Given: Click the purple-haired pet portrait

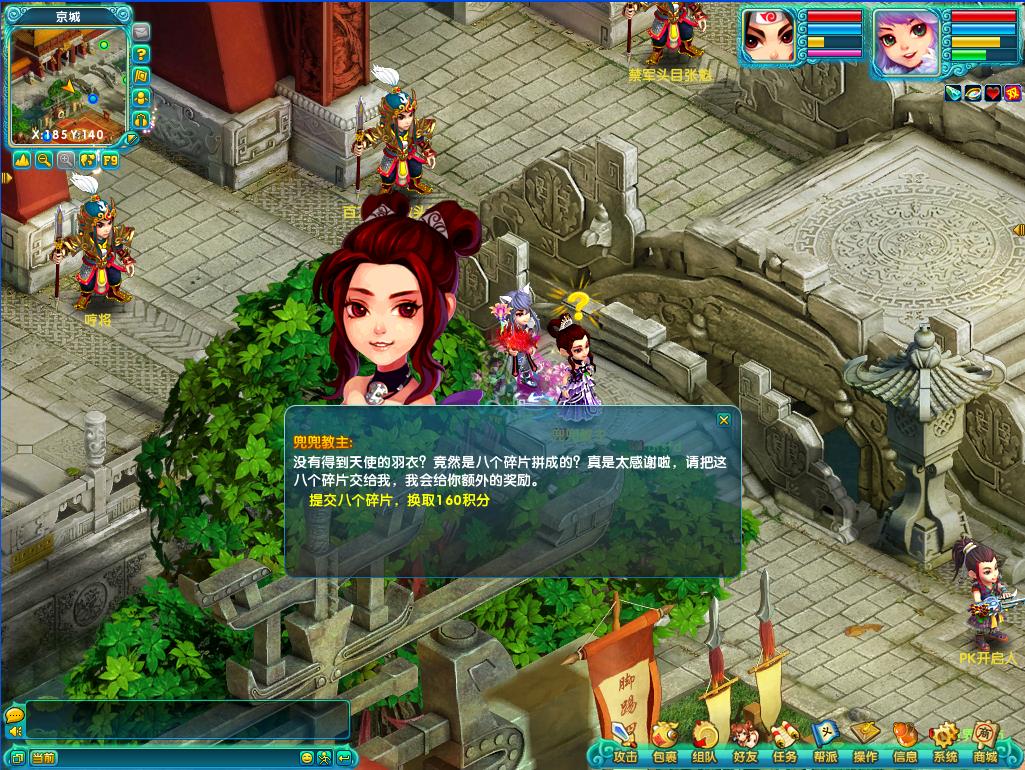Looking at the screenshot, I should [906, 42].
